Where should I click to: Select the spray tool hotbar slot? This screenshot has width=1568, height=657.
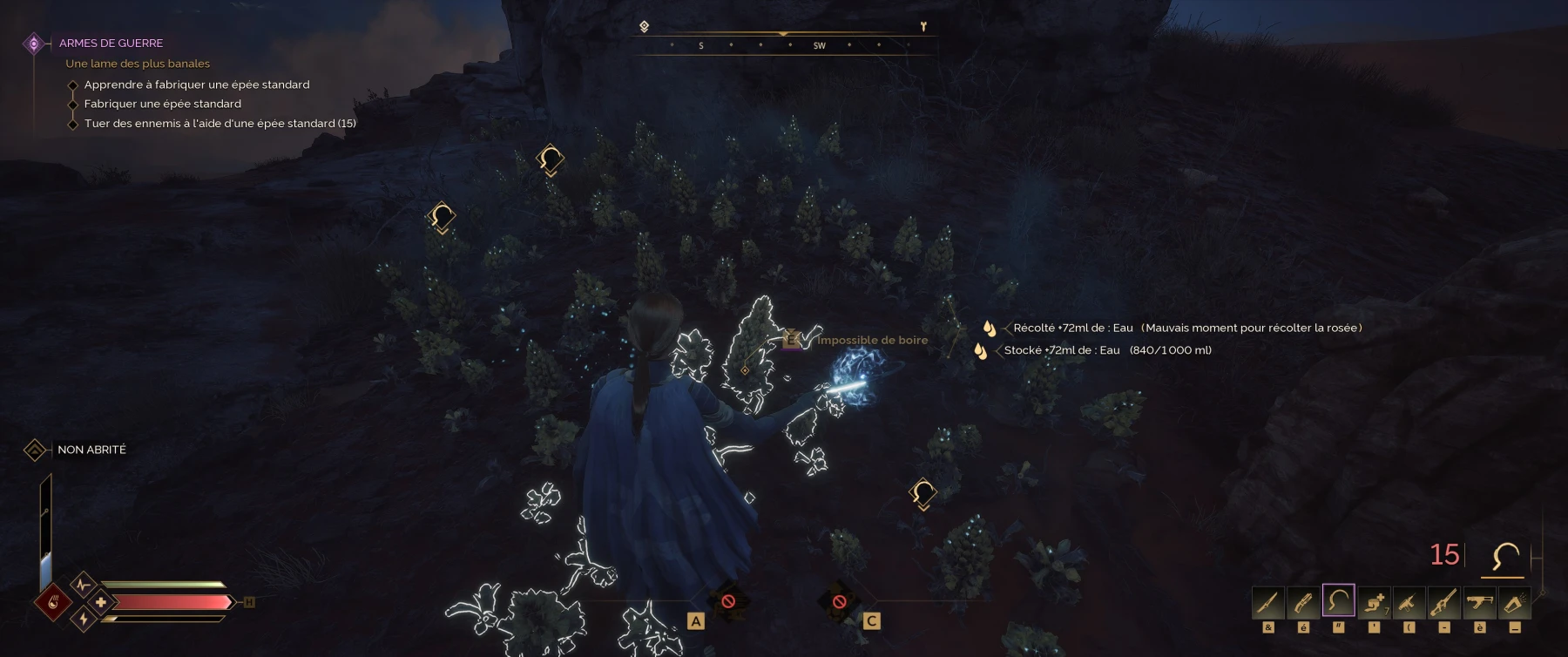[1514, 601]
